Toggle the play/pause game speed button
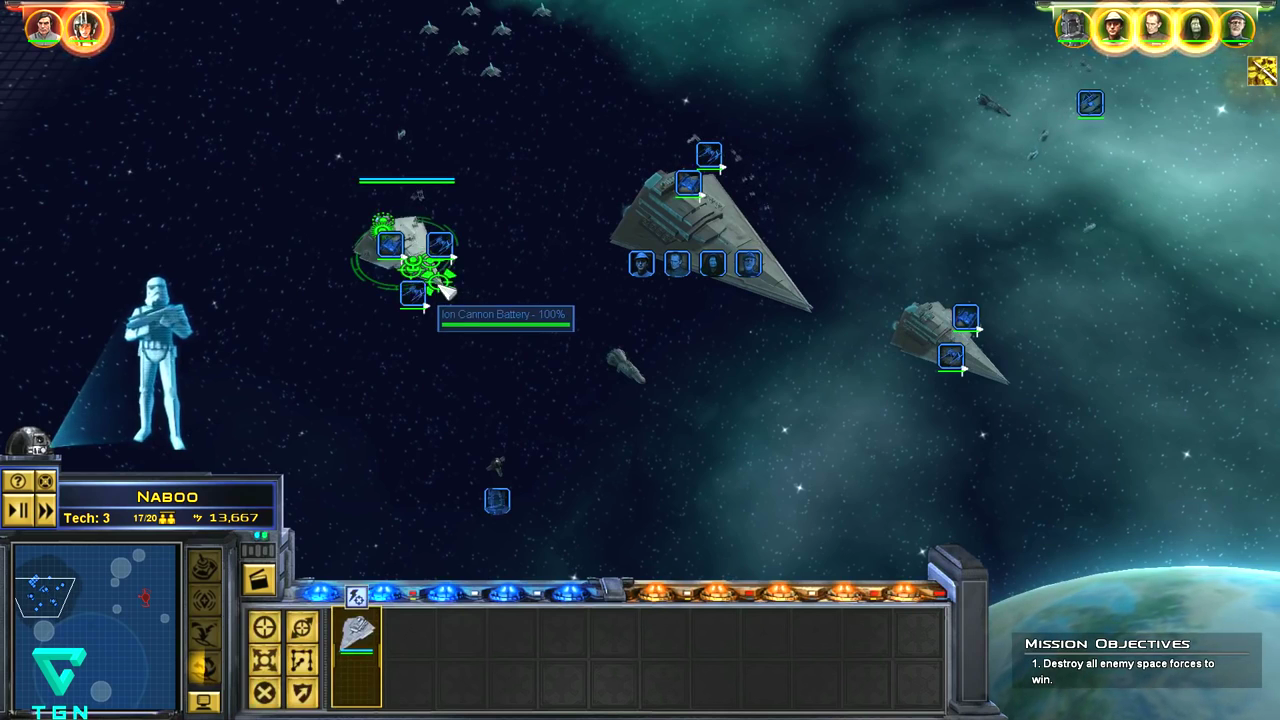 18,511
